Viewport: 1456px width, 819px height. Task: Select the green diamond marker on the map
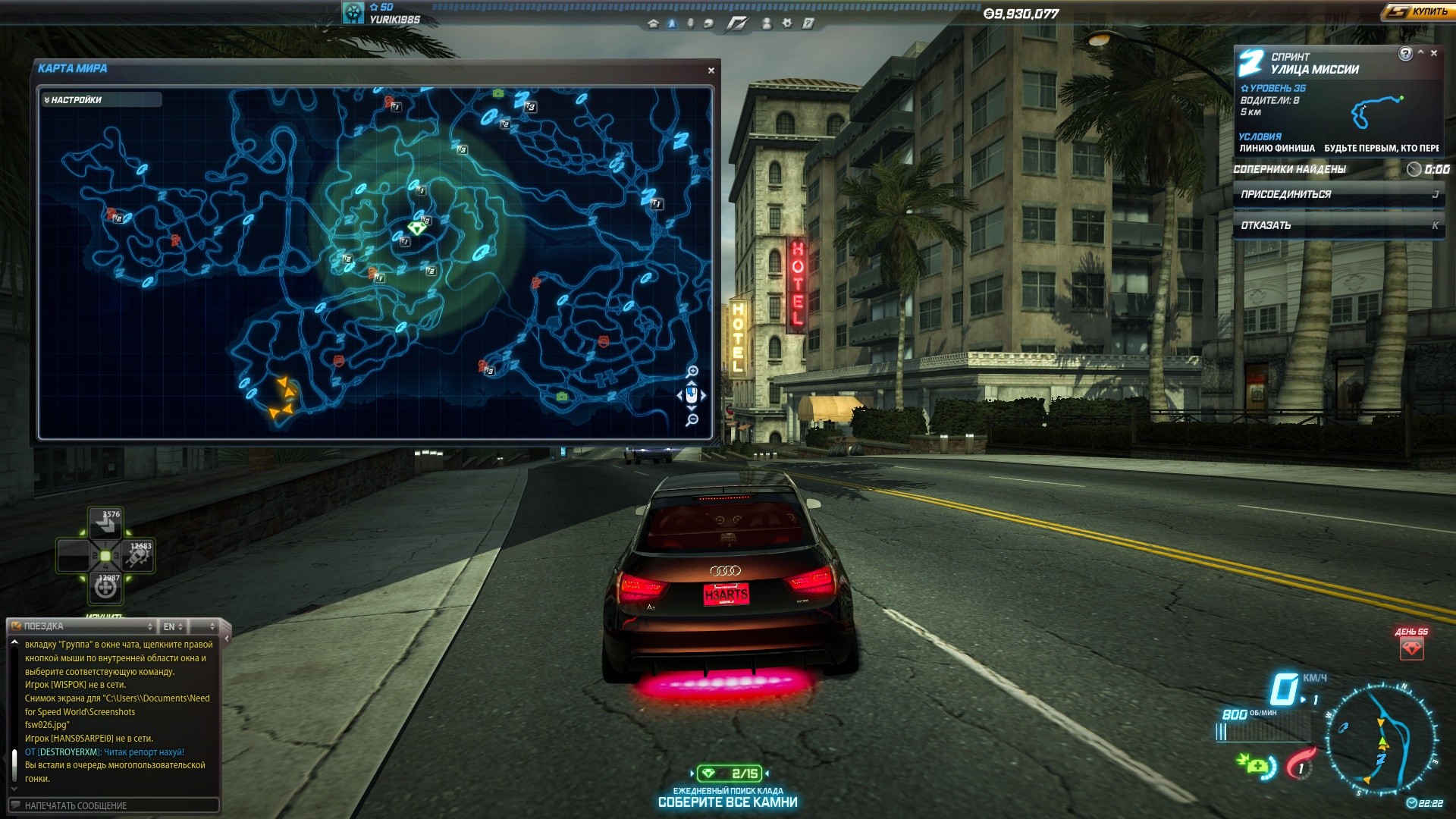416,227
